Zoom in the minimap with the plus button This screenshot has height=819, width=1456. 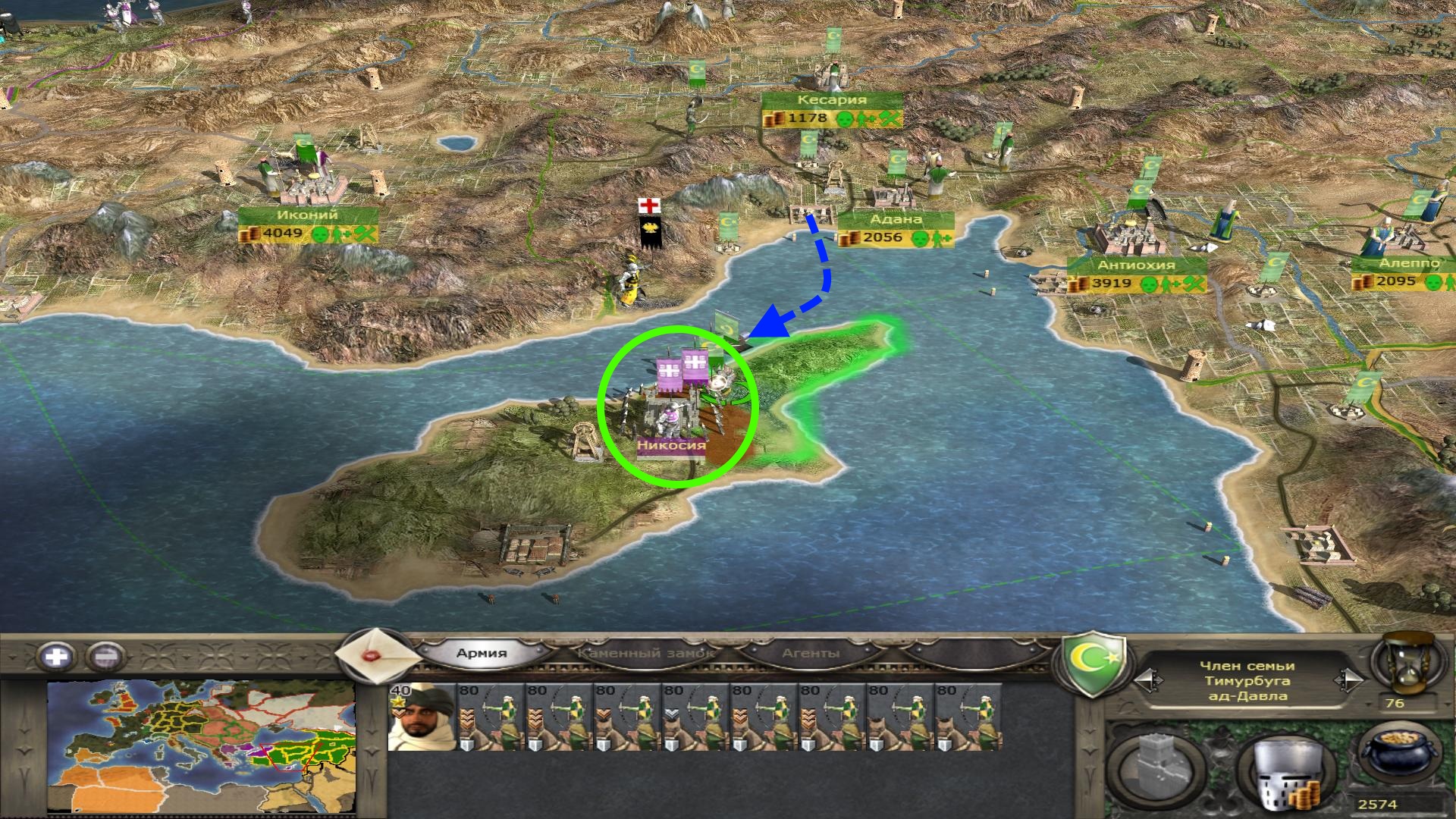tap(57, 656)
